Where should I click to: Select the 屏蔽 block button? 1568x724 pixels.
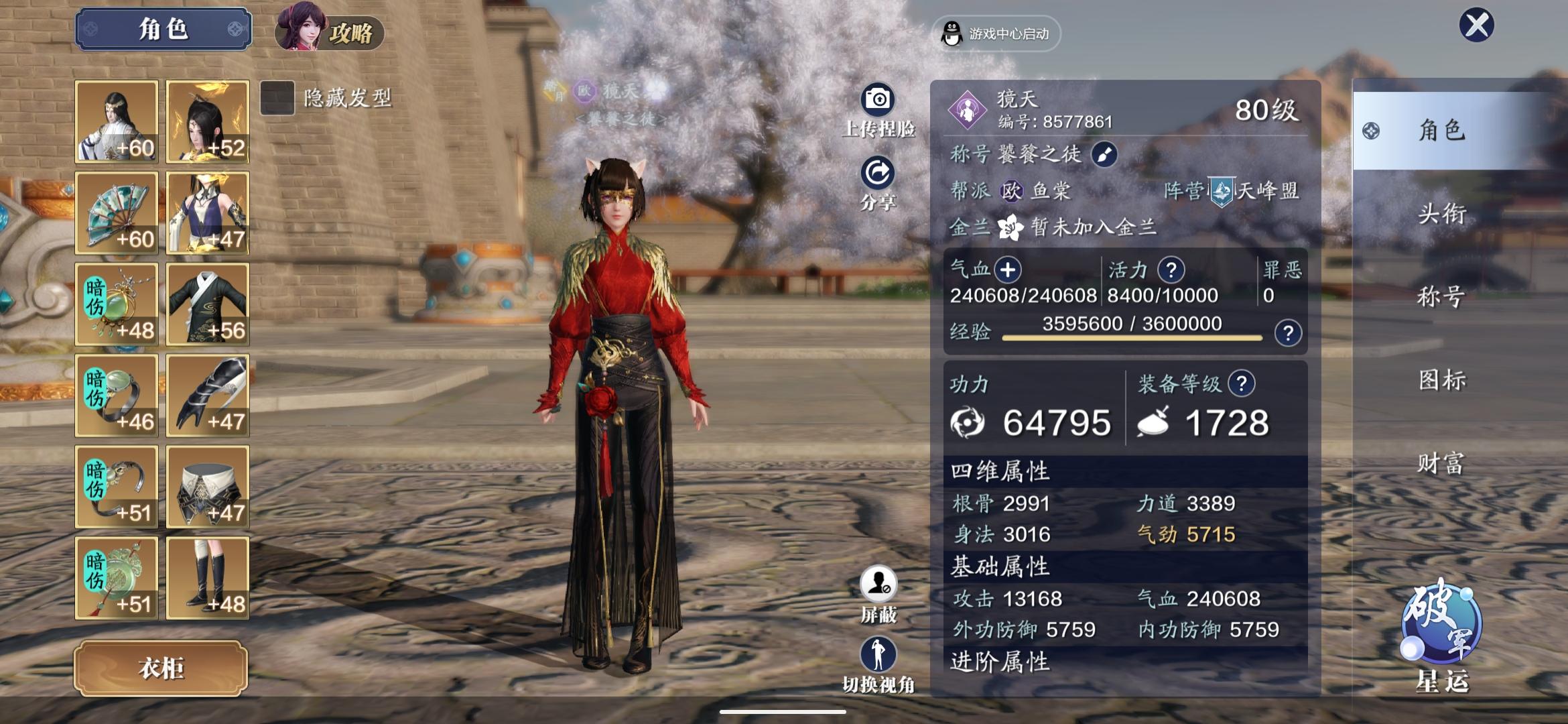(878, 585)
